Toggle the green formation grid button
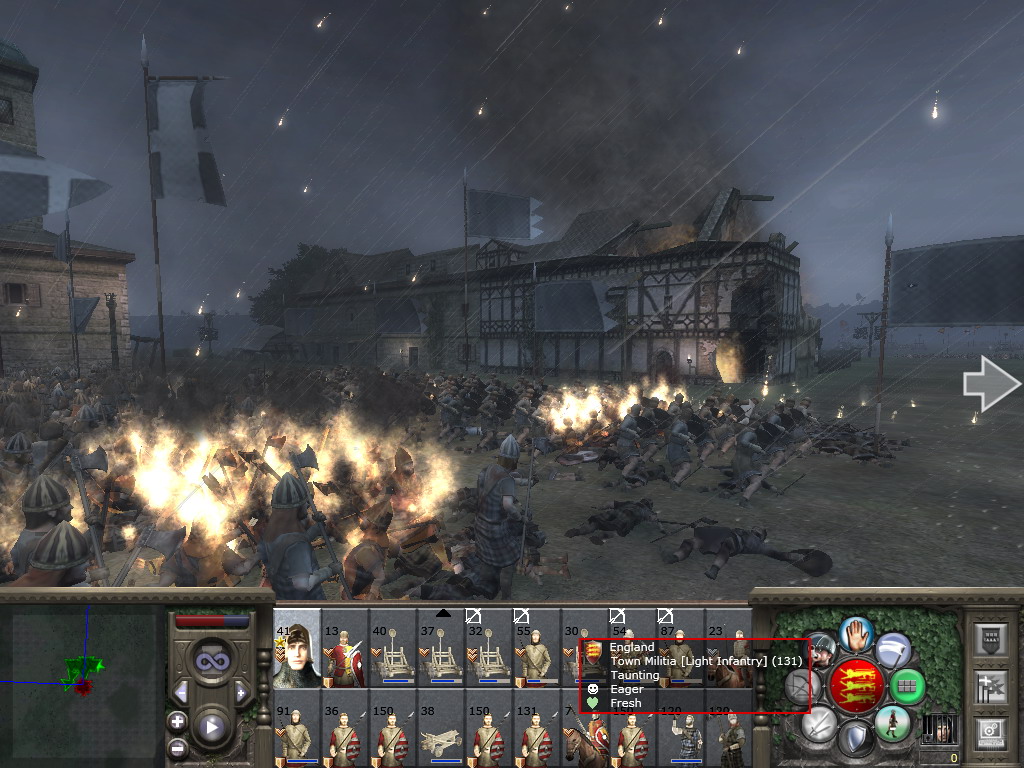 (907, 686)
